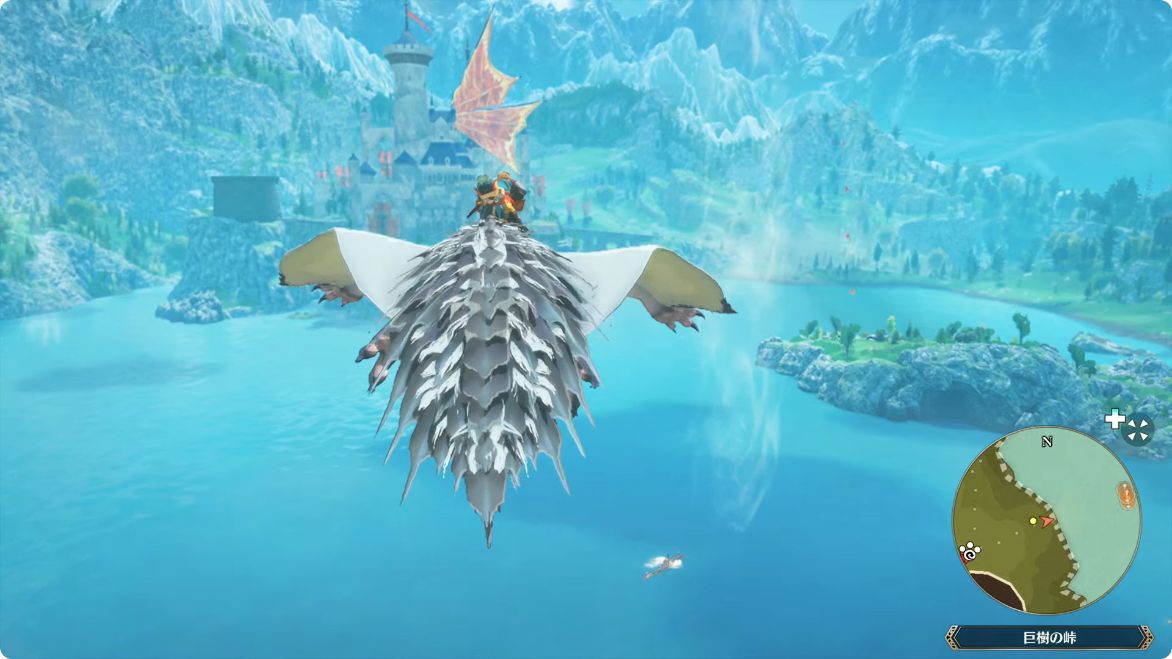1172x659 pixels.
Task: Click the 巨樹の峠 location name banner
Action: click(1048, 637)
